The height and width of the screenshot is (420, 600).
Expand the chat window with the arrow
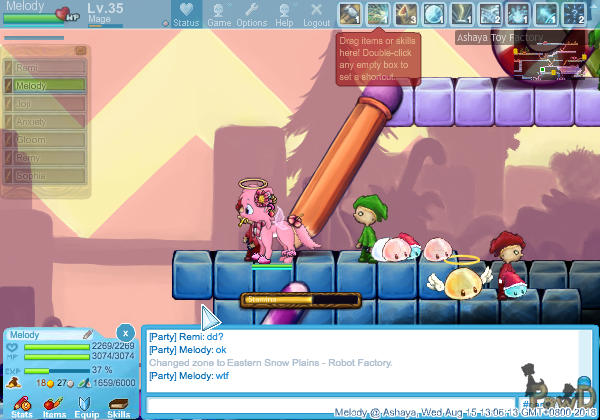(x=210, y=318)
